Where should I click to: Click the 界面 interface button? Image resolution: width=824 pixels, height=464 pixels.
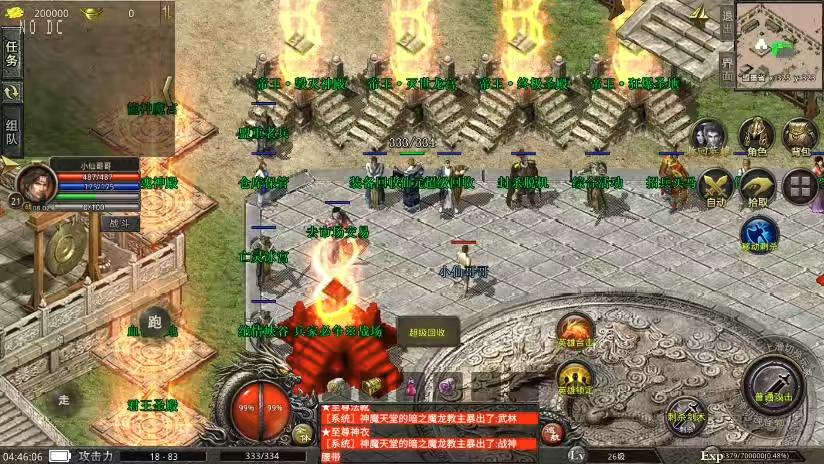[x=727, y=64]
